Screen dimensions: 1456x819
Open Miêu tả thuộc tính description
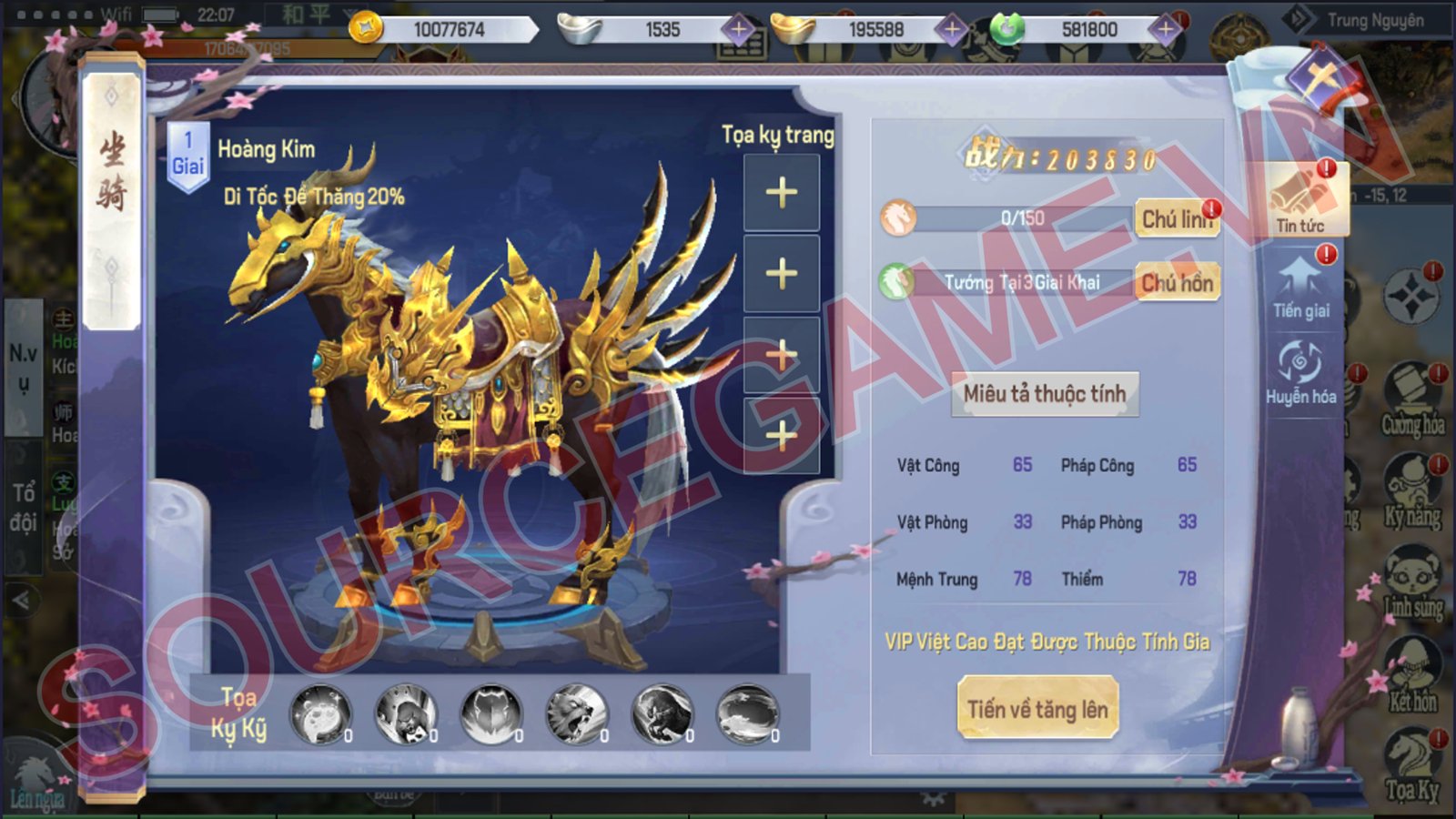(x=1045, y=394)
